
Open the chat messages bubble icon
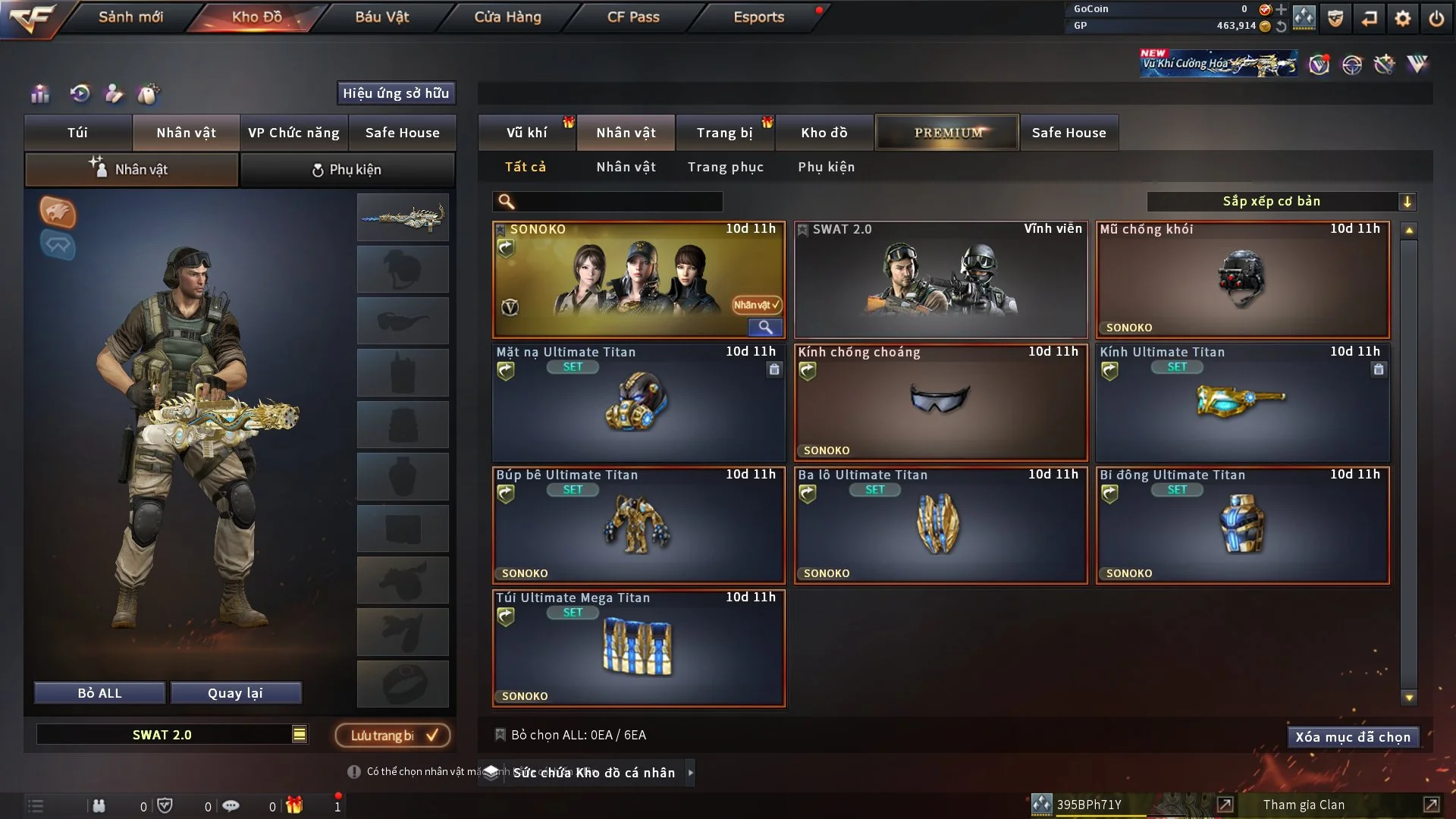[231, 805]
